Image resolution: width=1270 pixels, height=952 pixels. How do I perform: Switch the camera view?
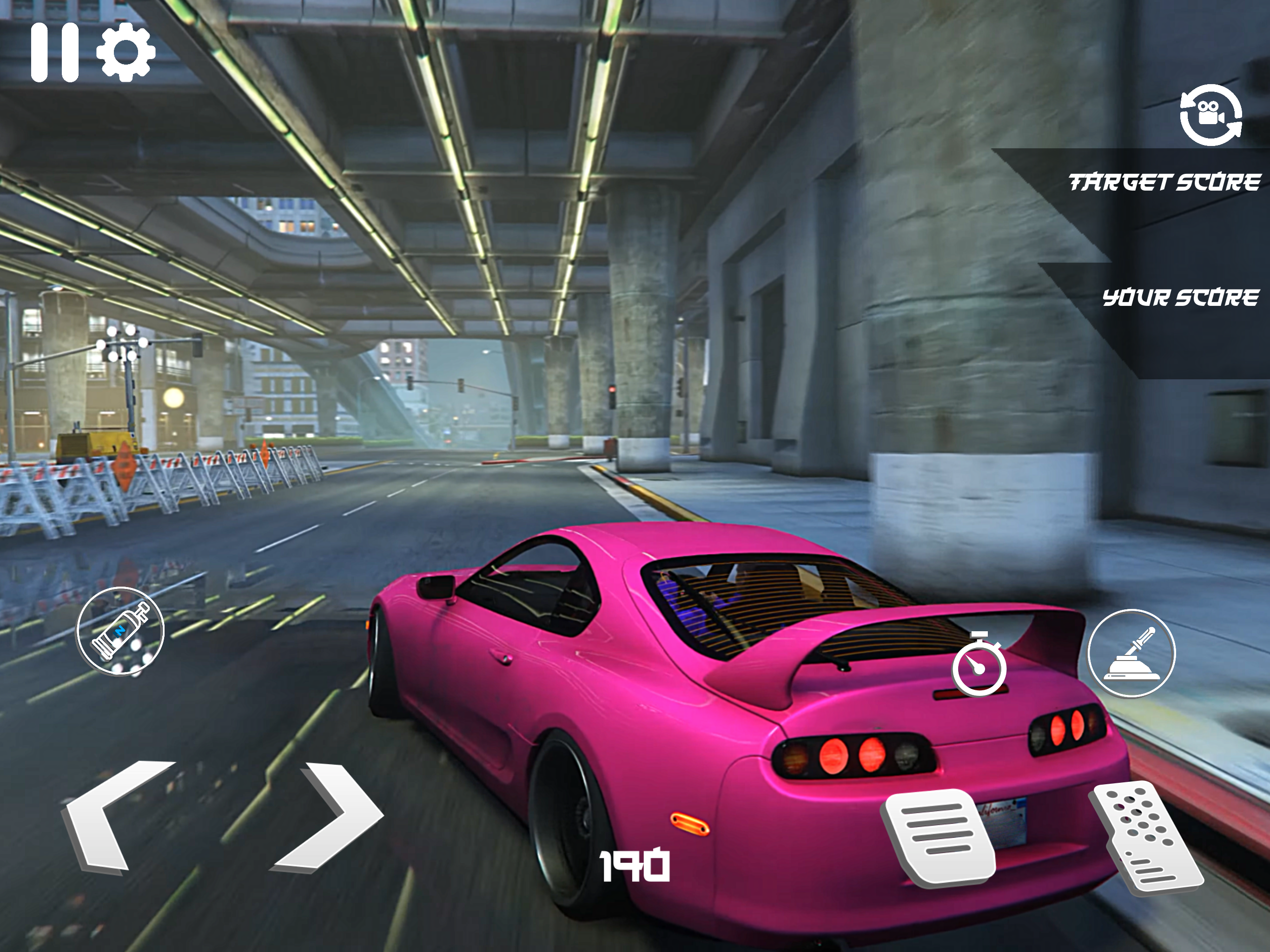(1210, 115)
